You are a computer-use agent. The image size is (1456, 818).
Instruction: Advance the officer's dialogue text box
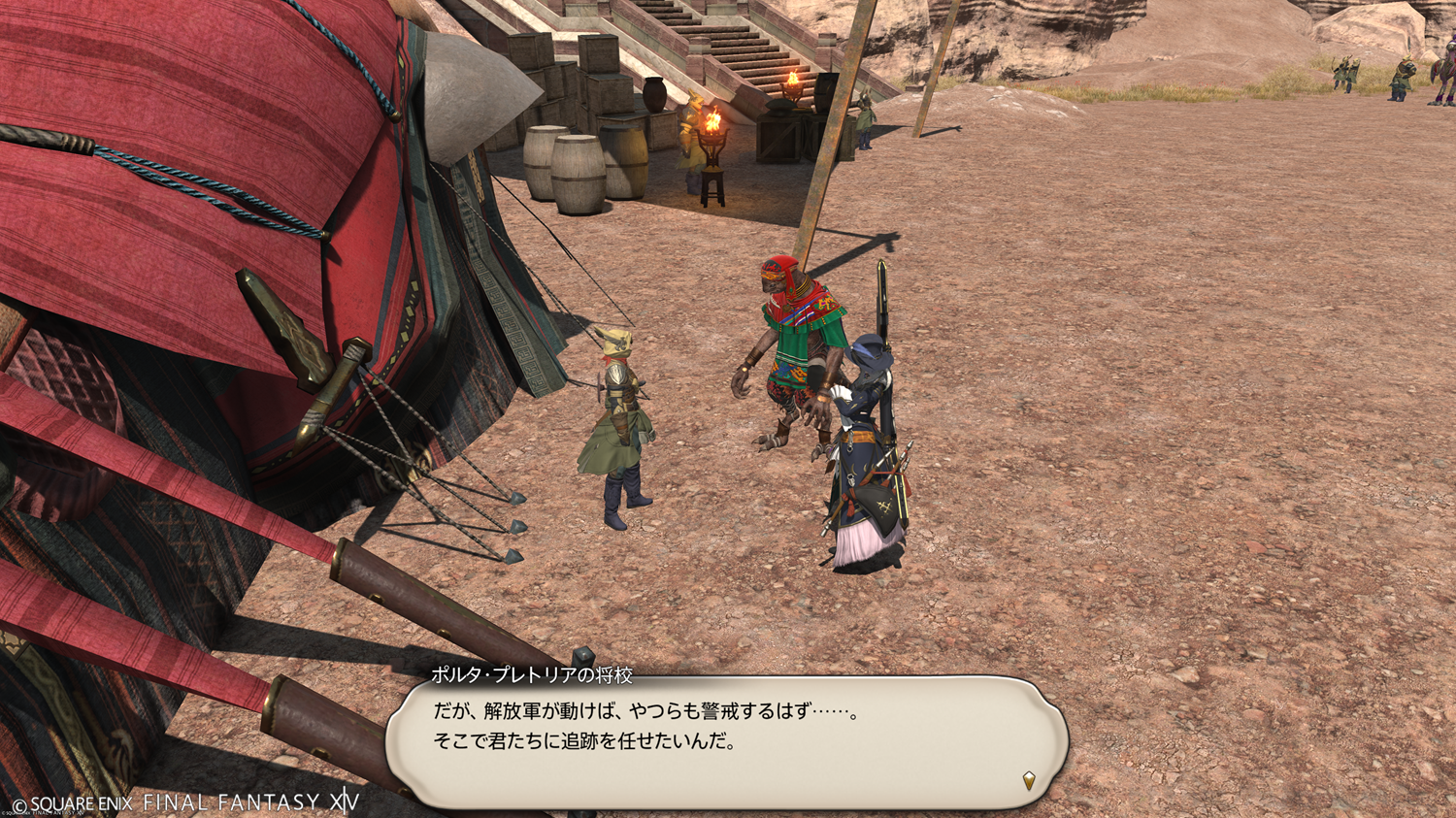click(x=726, y=741)
